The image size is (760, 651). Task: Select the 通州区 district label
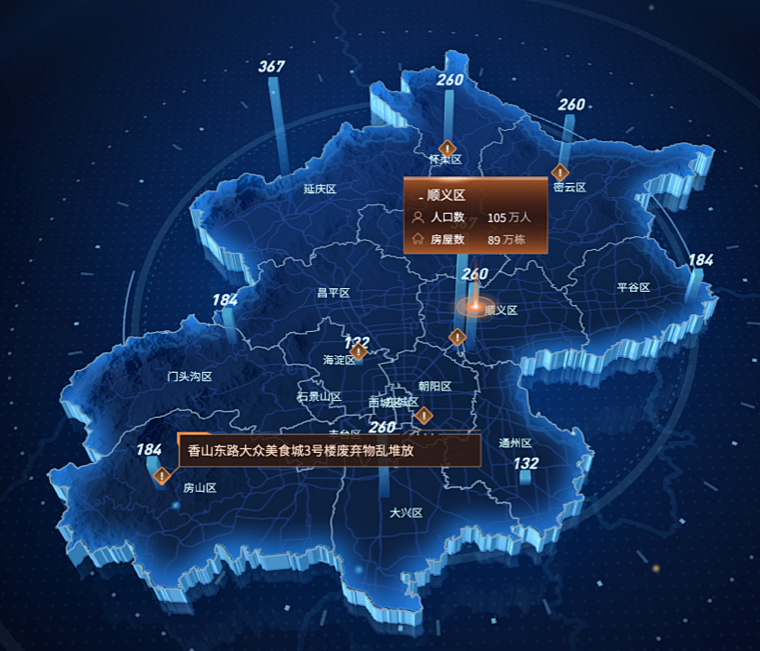coord(515,443)
